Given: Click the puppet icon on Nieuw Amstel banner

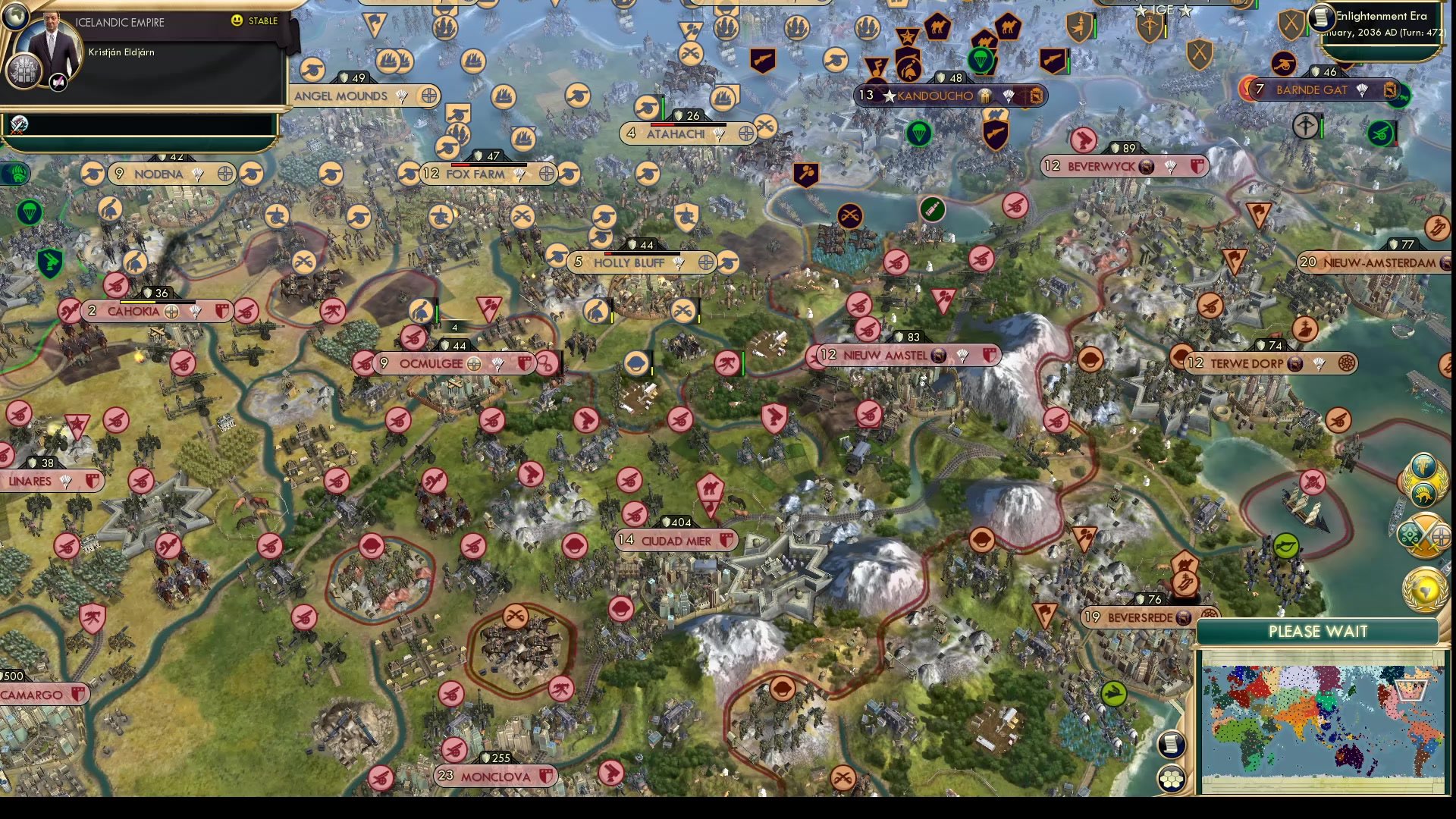Looking at the screenshot, I should (939, 356).
